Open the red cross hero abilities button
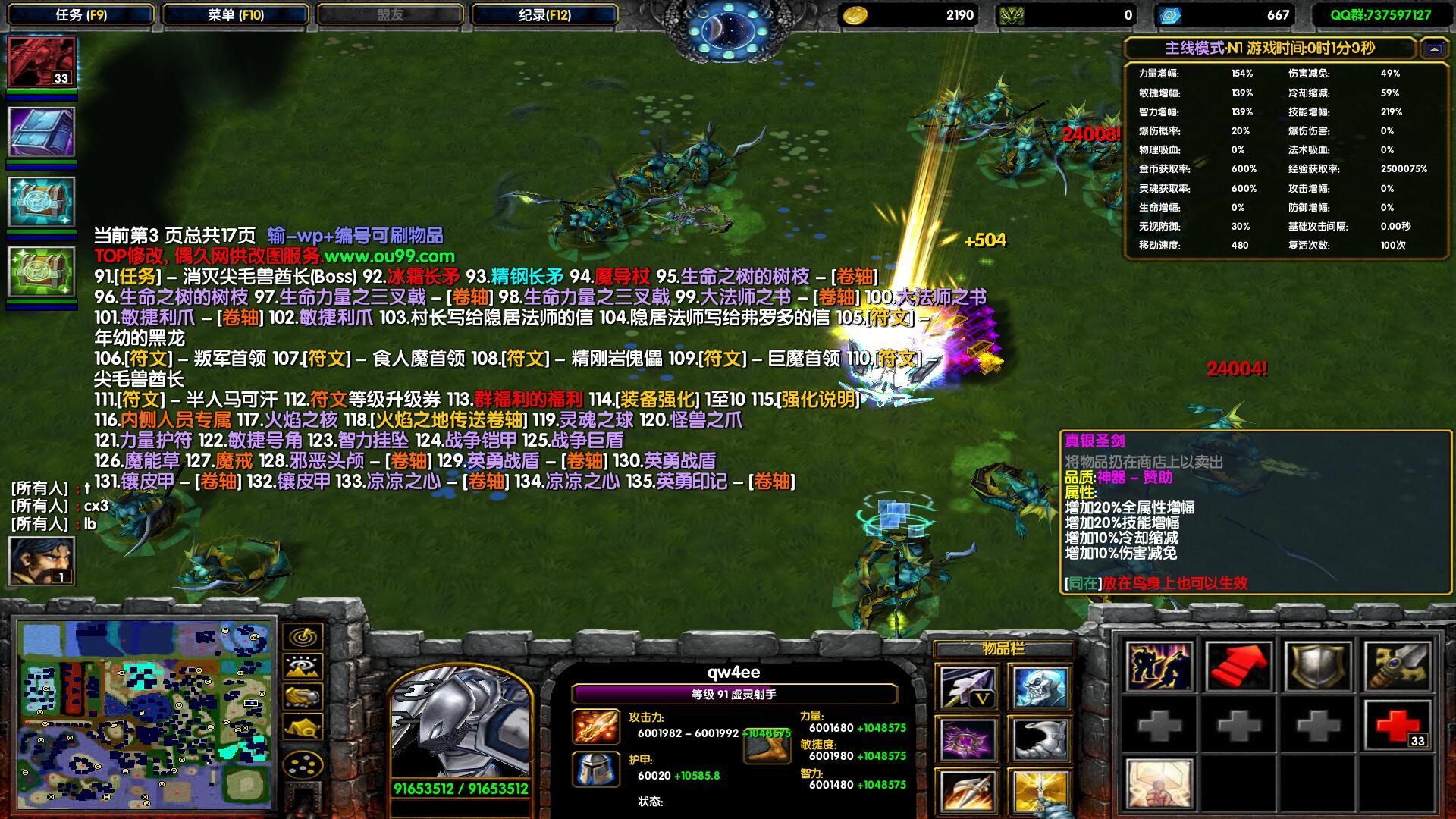 coord(1398,724)
